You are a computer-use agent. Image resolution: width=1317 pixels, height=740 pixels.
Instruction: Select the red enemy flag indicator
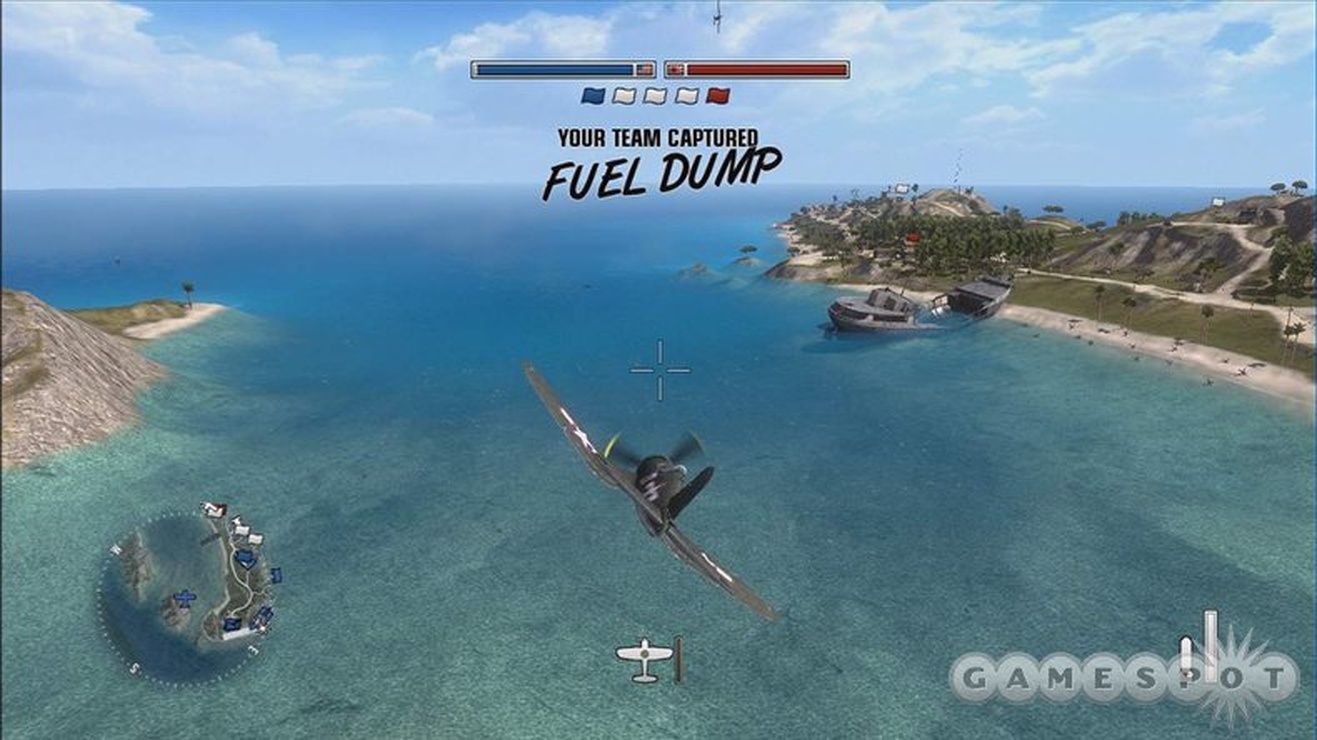[718, 96]
